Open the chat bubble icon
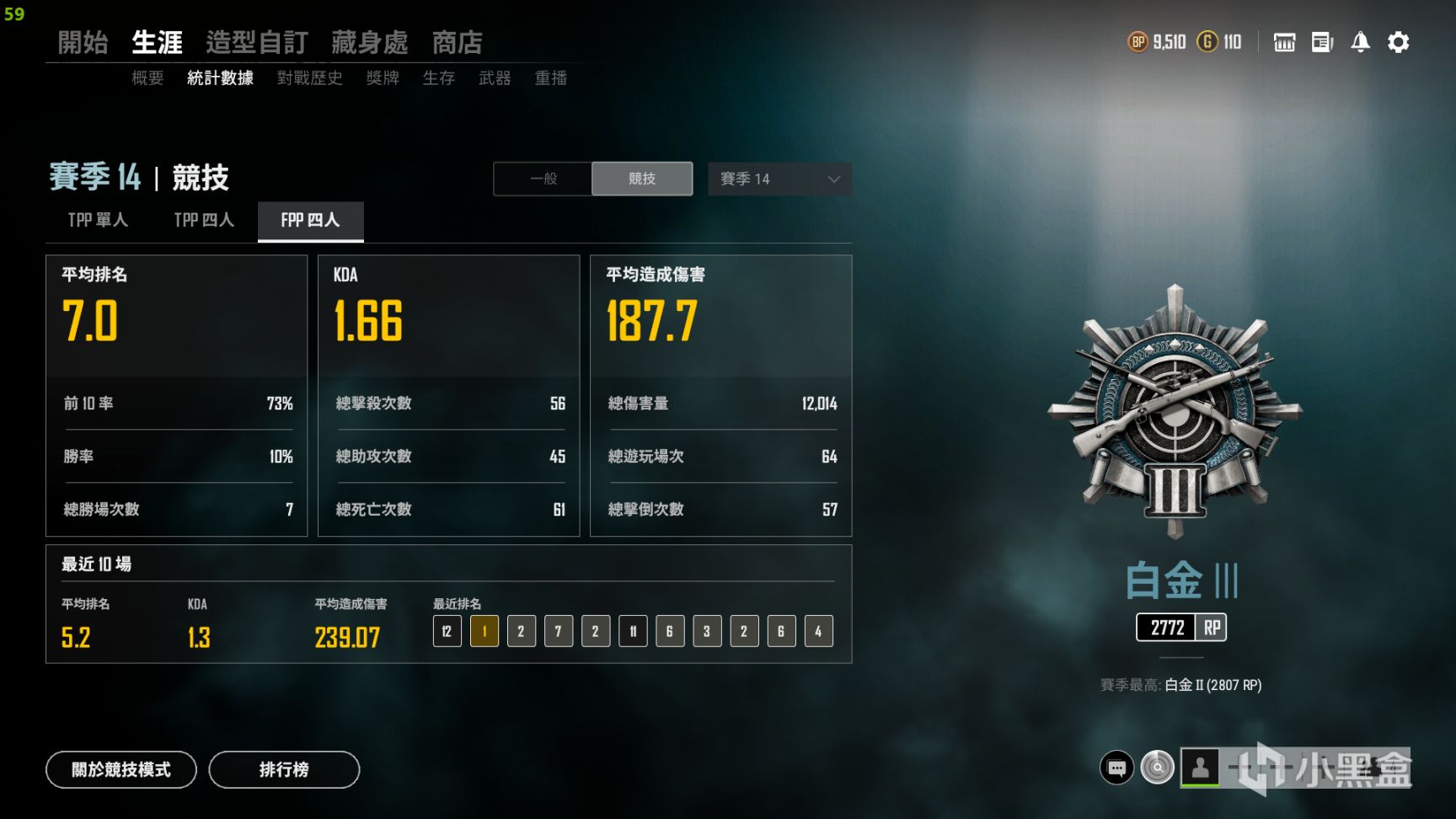The image size is (1456, 819). [x=1117, y=768]
